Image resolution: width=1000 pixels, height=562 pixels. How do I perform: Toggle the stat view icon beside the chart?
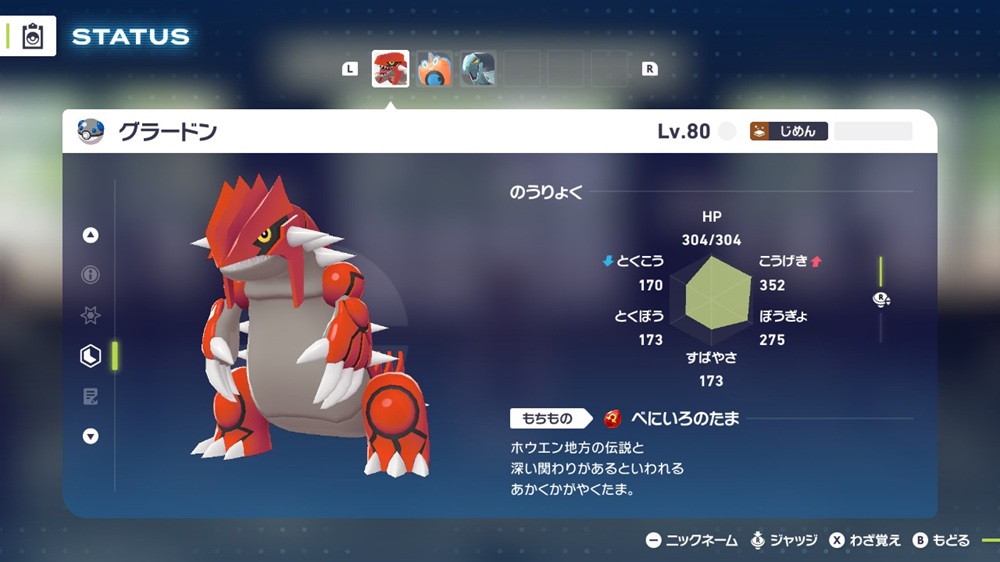[881, 299]
